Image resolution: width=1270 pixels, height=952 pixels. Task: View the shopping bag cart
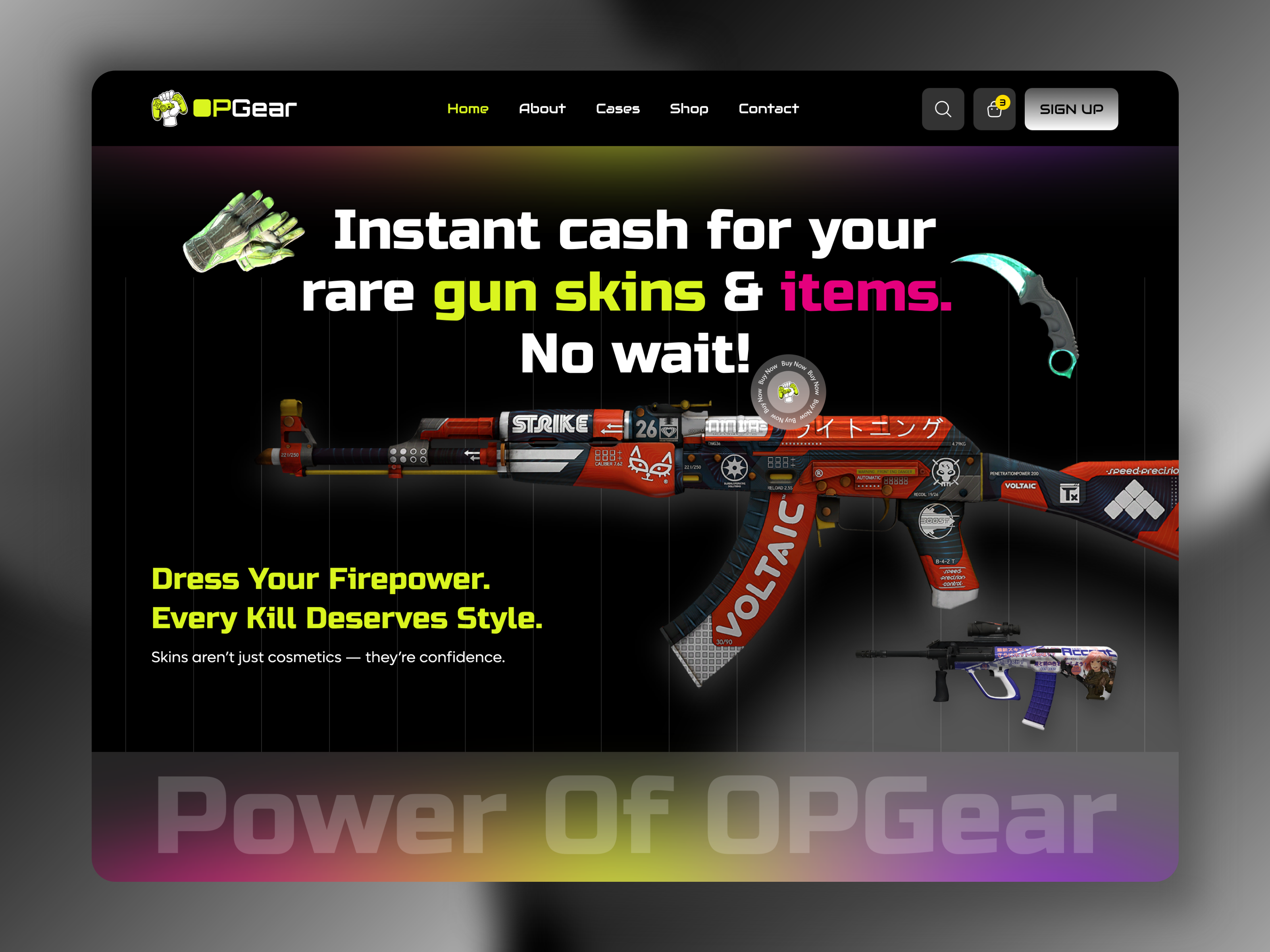(994, 109)
